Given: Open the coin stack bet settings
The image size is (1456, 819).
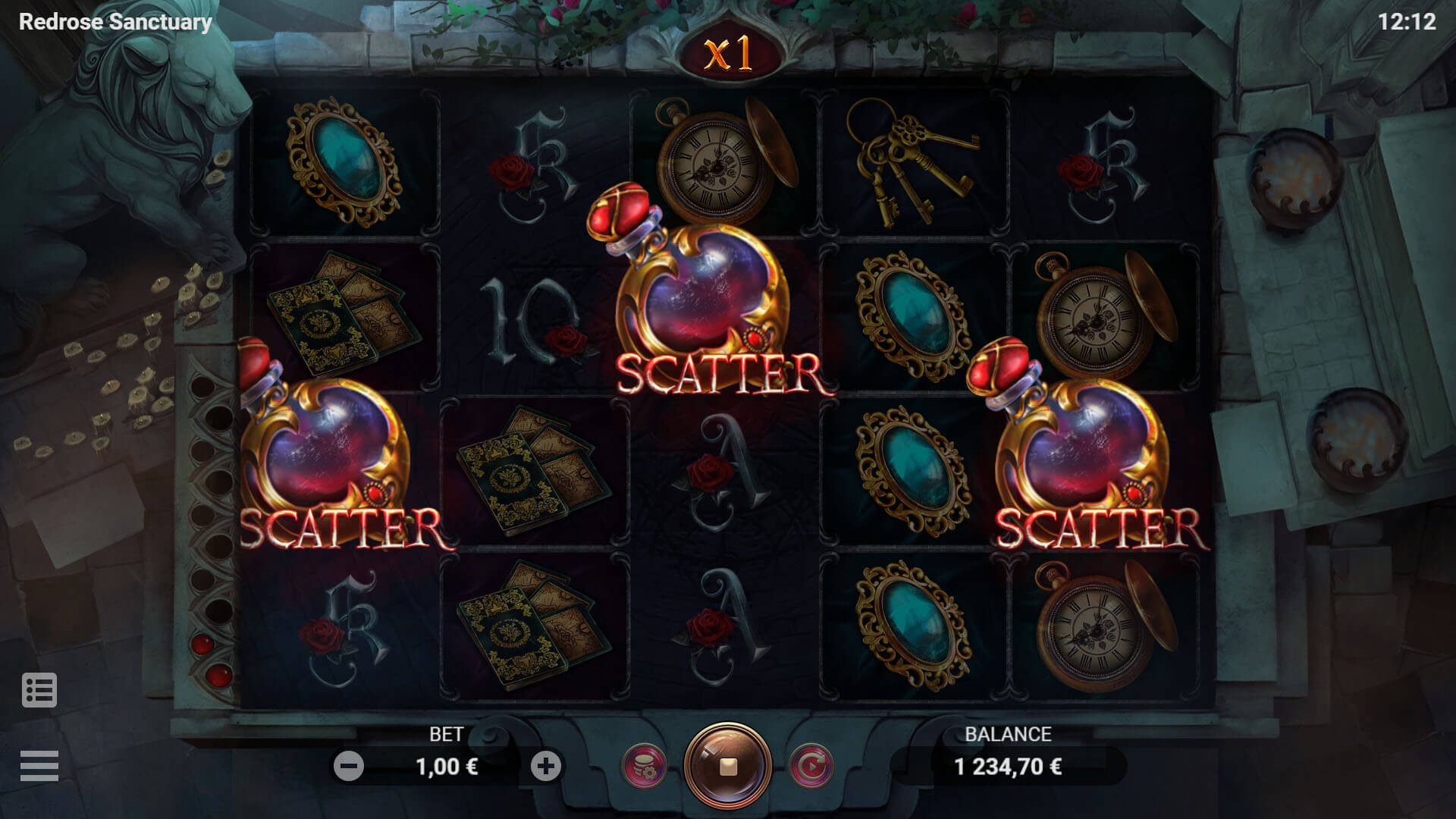Looking at the screenshot, I should (x=644, y=767).
